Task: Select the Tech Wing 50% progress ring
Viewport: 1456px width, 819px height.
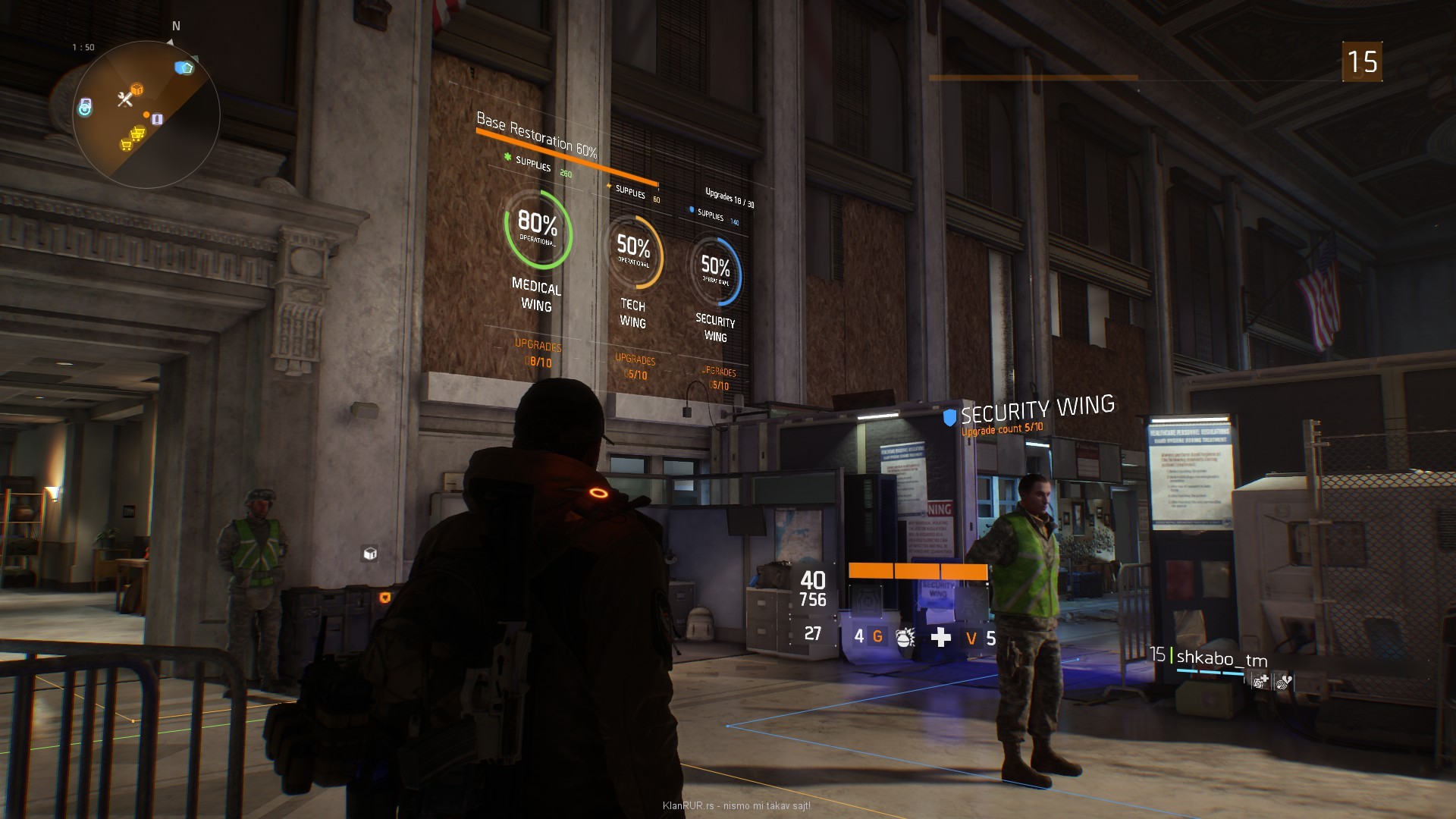Action: click(x=633, y=252)
